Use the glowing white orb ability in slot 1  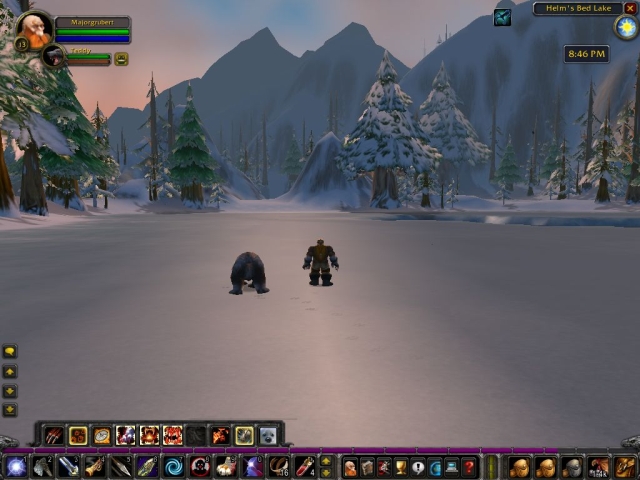point(16,466)
